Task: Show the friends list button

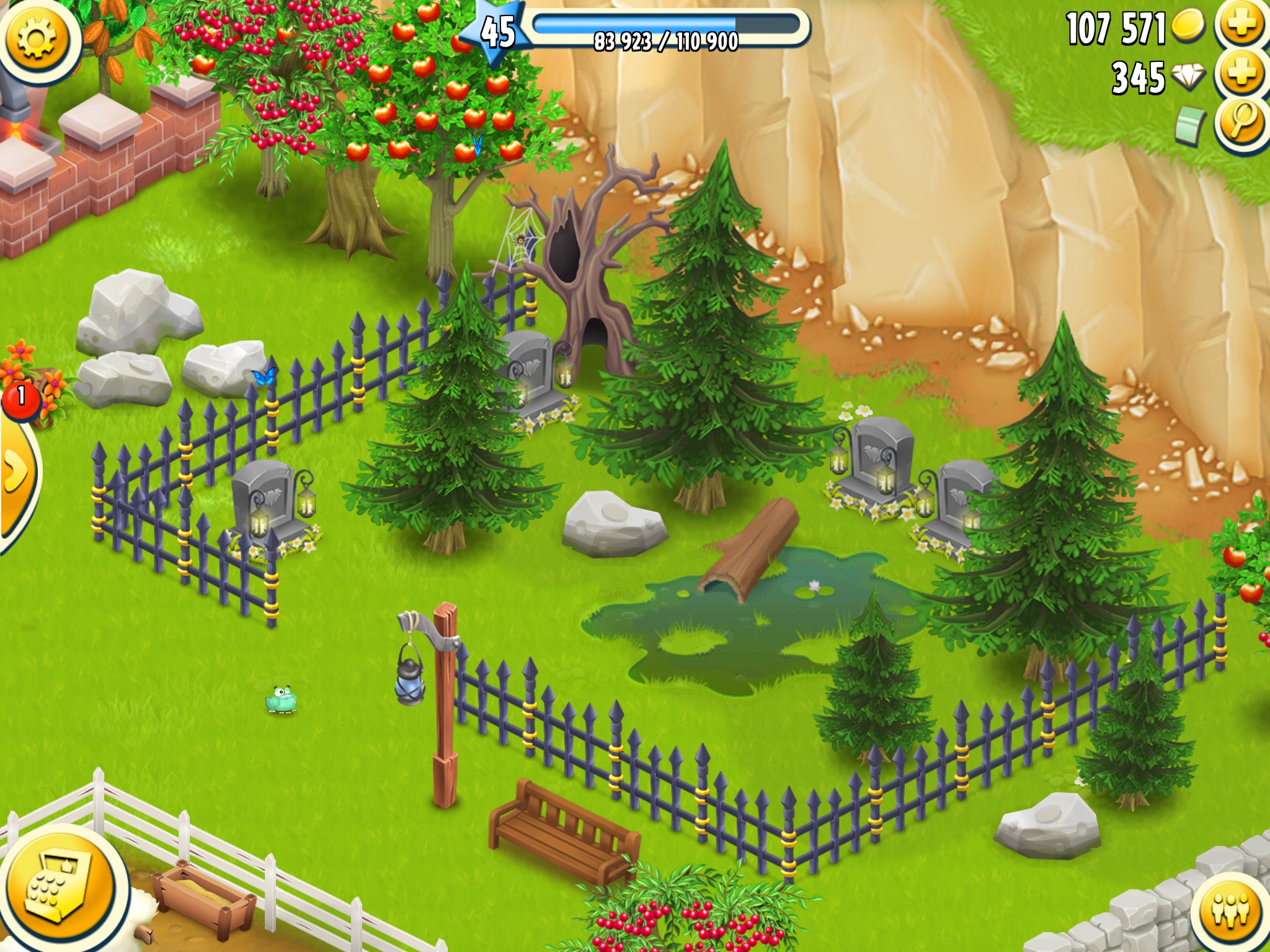Action: (1231, 910)
